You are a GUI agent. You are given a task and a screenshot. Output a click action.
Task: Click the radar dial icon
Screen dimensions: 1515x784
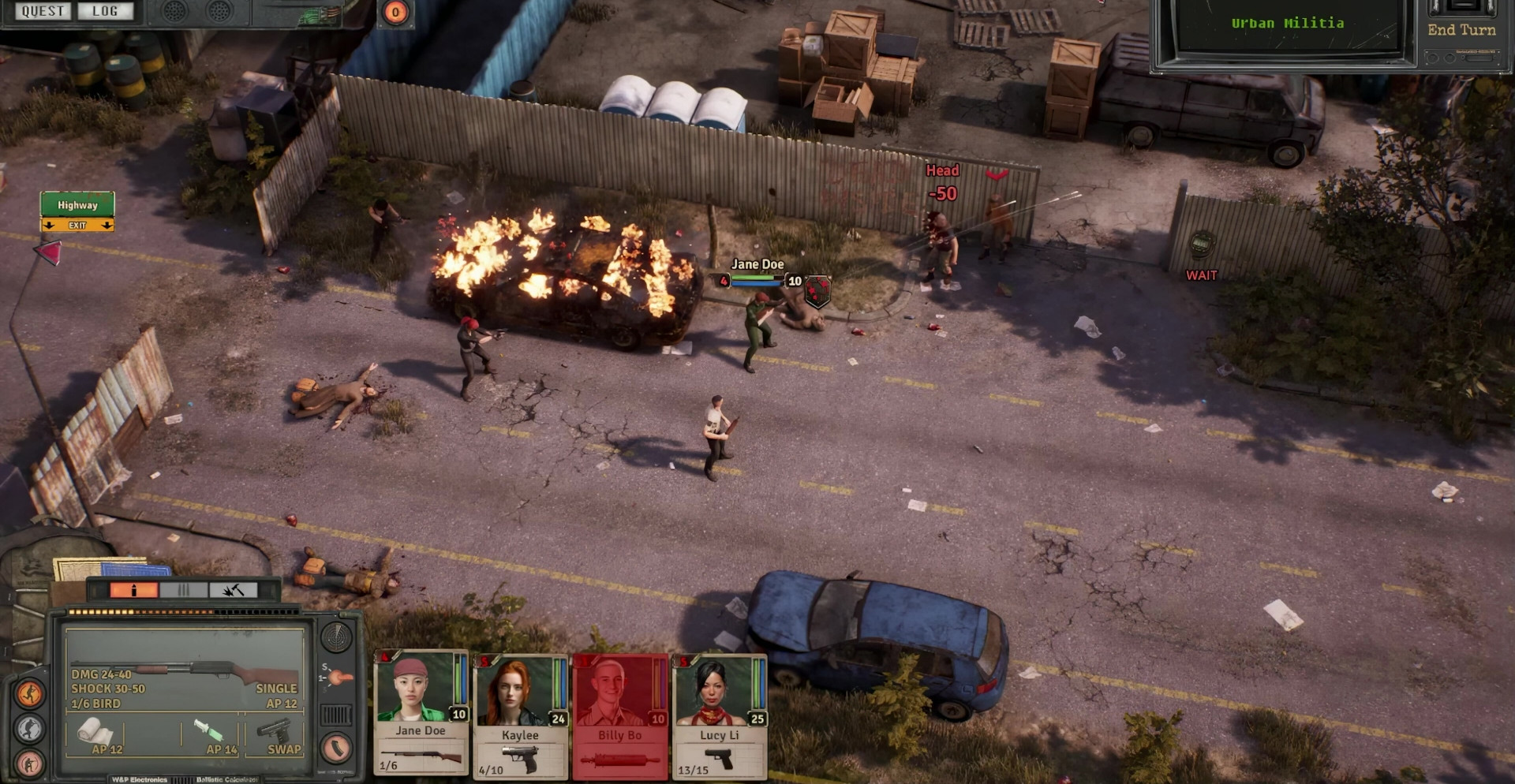click(x=336, y=637)
